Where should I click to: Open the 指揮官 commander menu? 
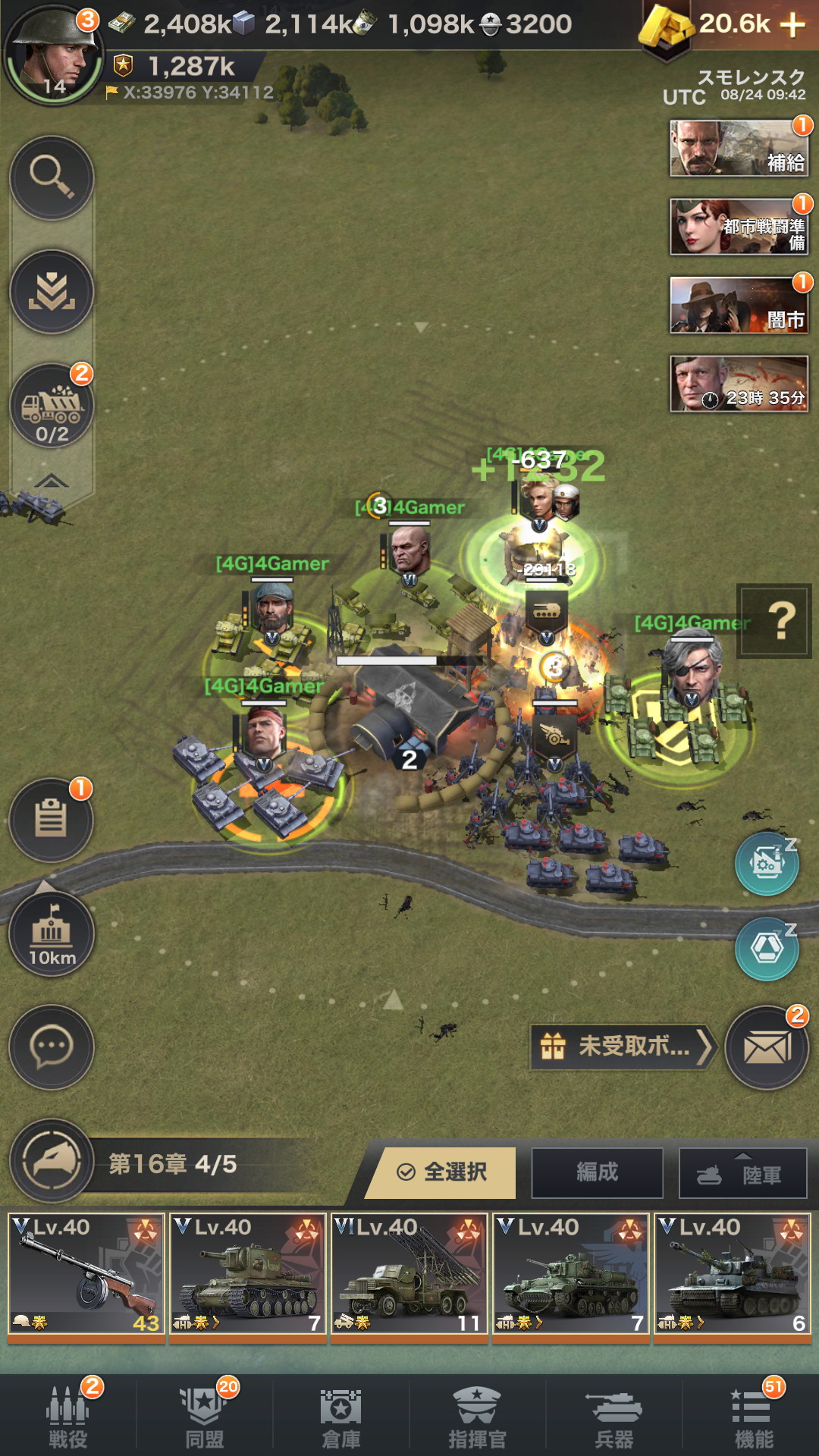pyautogui.click(x=477, y=1417)
